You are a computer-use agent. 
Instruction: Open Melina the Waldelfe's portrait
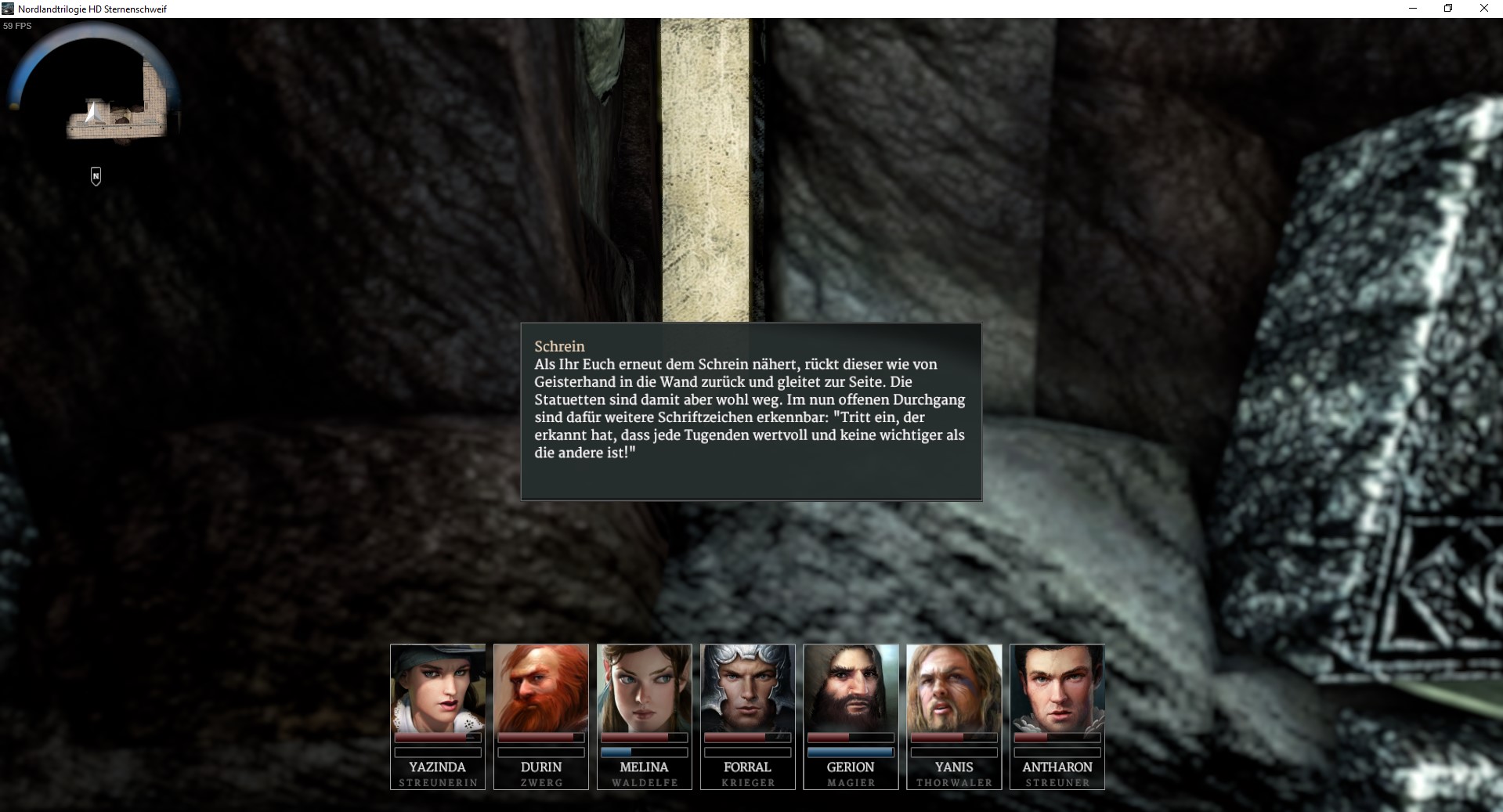[644, 688]
